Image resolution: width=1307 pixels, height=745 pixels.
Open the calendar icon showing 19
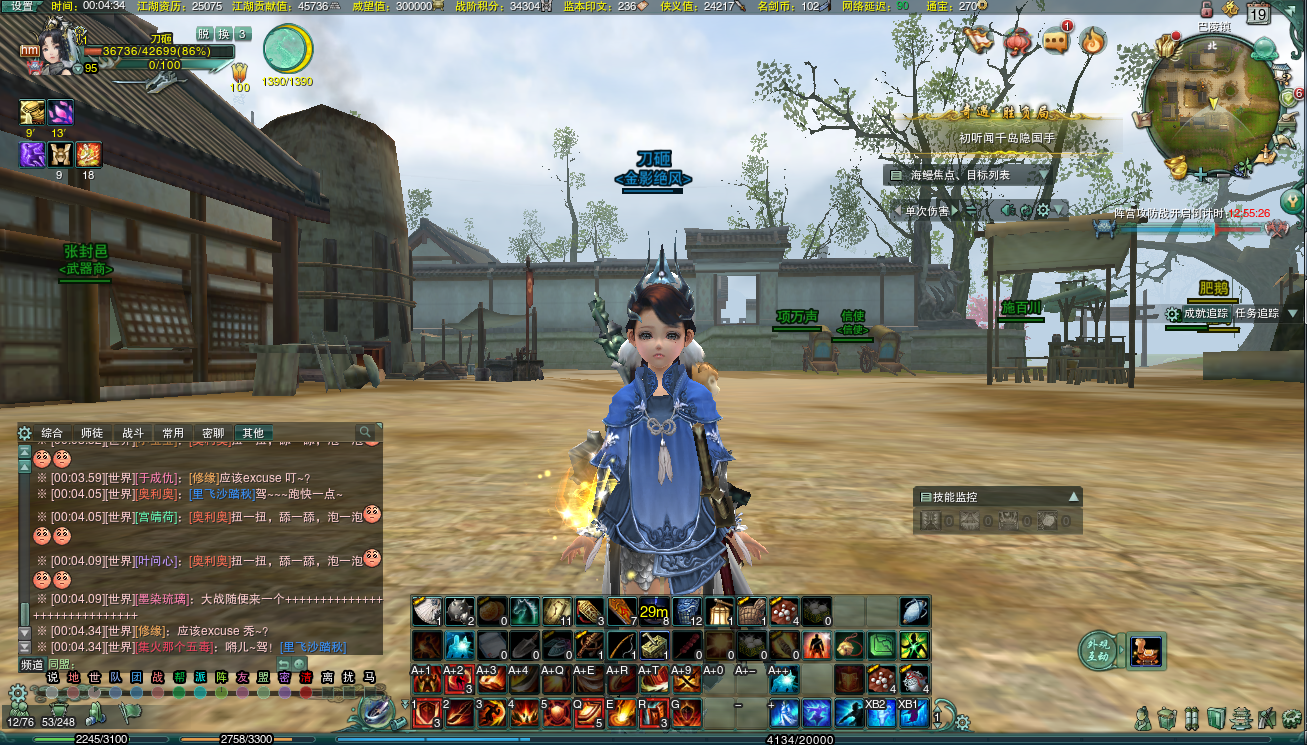pyautogui.click(x=1258, y=14)
